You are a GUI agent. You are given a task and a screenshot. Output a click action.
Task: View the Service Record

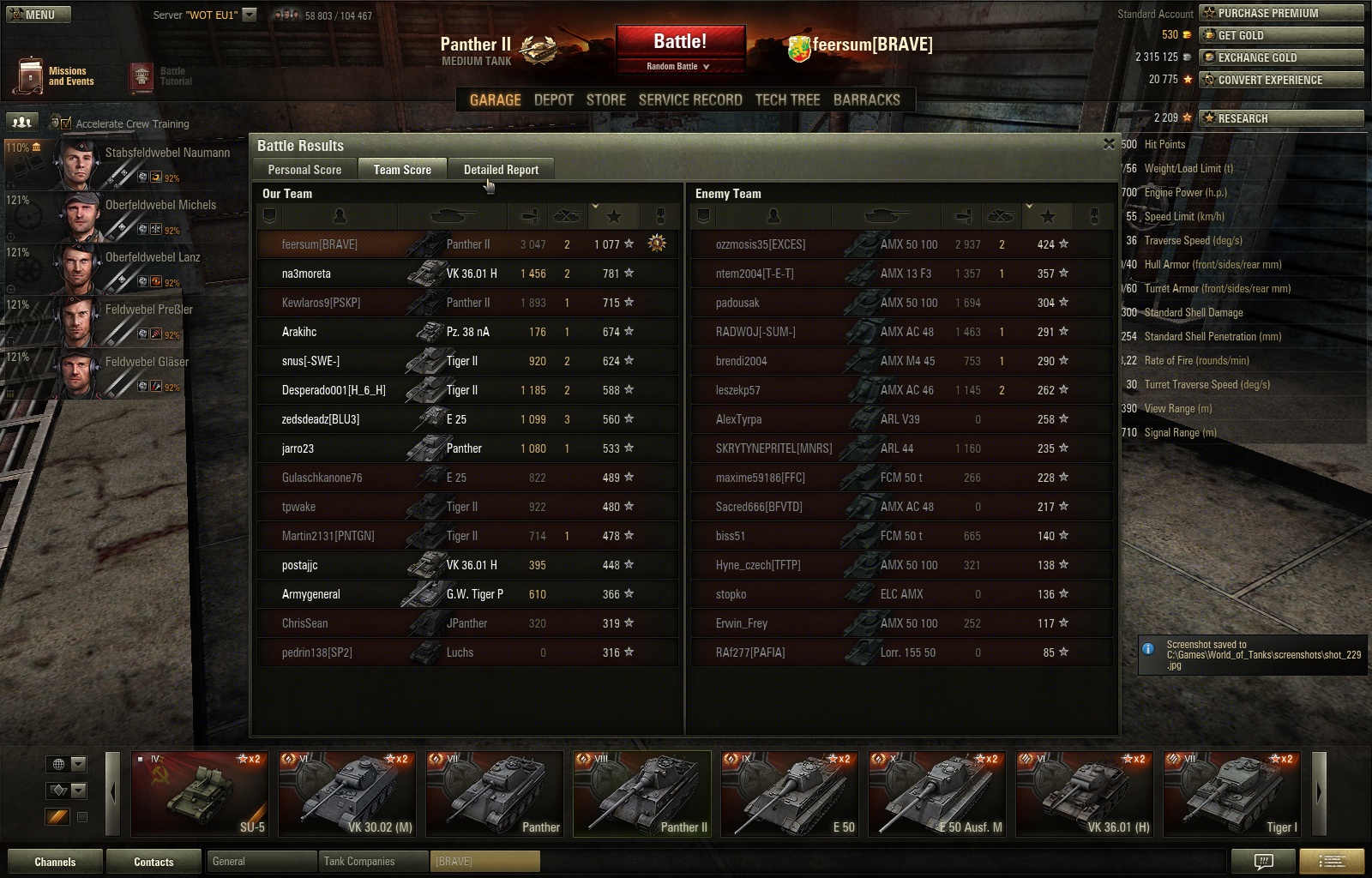[690, 99]
